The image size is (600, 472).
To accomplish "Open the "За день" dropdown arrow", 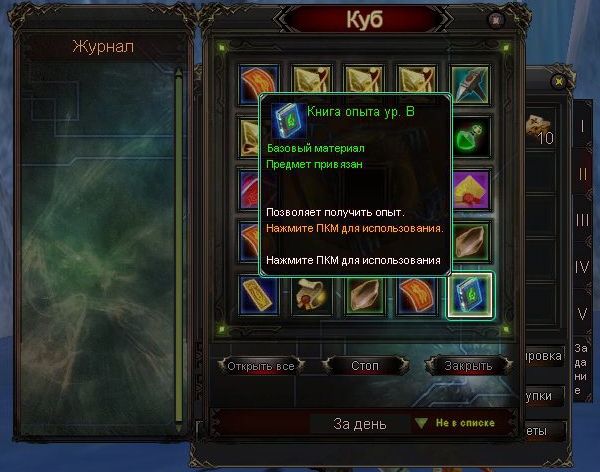I will 421,424.
